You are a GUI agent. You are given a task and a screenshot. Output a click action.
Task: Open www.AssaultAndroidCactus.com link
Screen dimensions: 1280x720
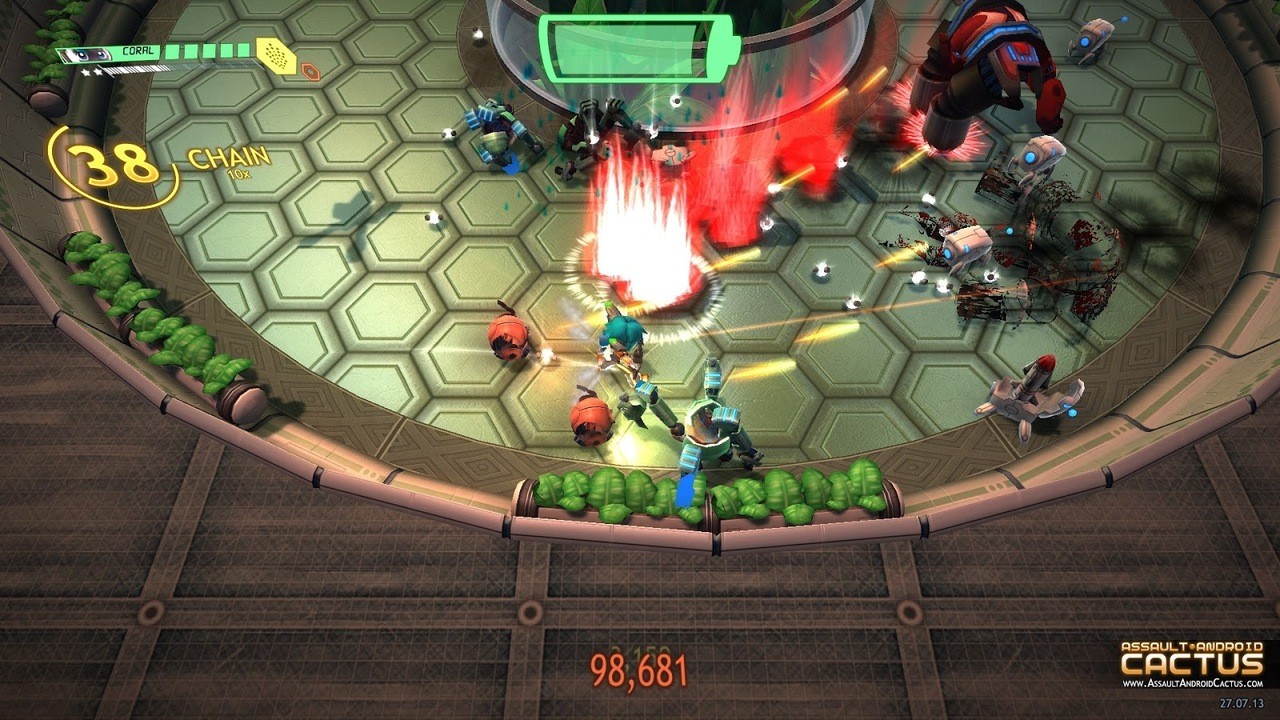(1192, 683)
